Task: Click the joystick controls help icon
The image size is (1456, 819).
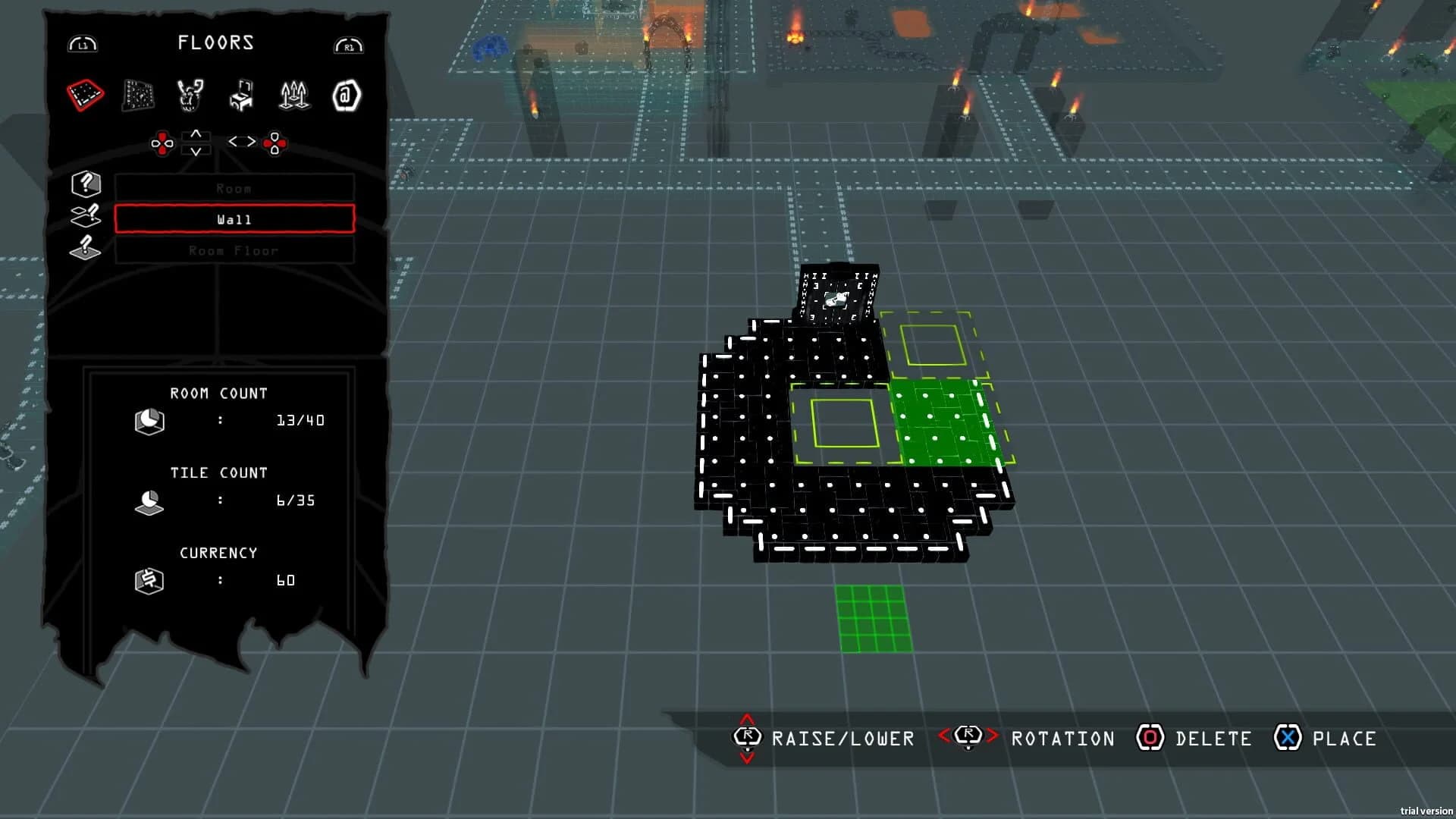Action: [x=85, y=247]
